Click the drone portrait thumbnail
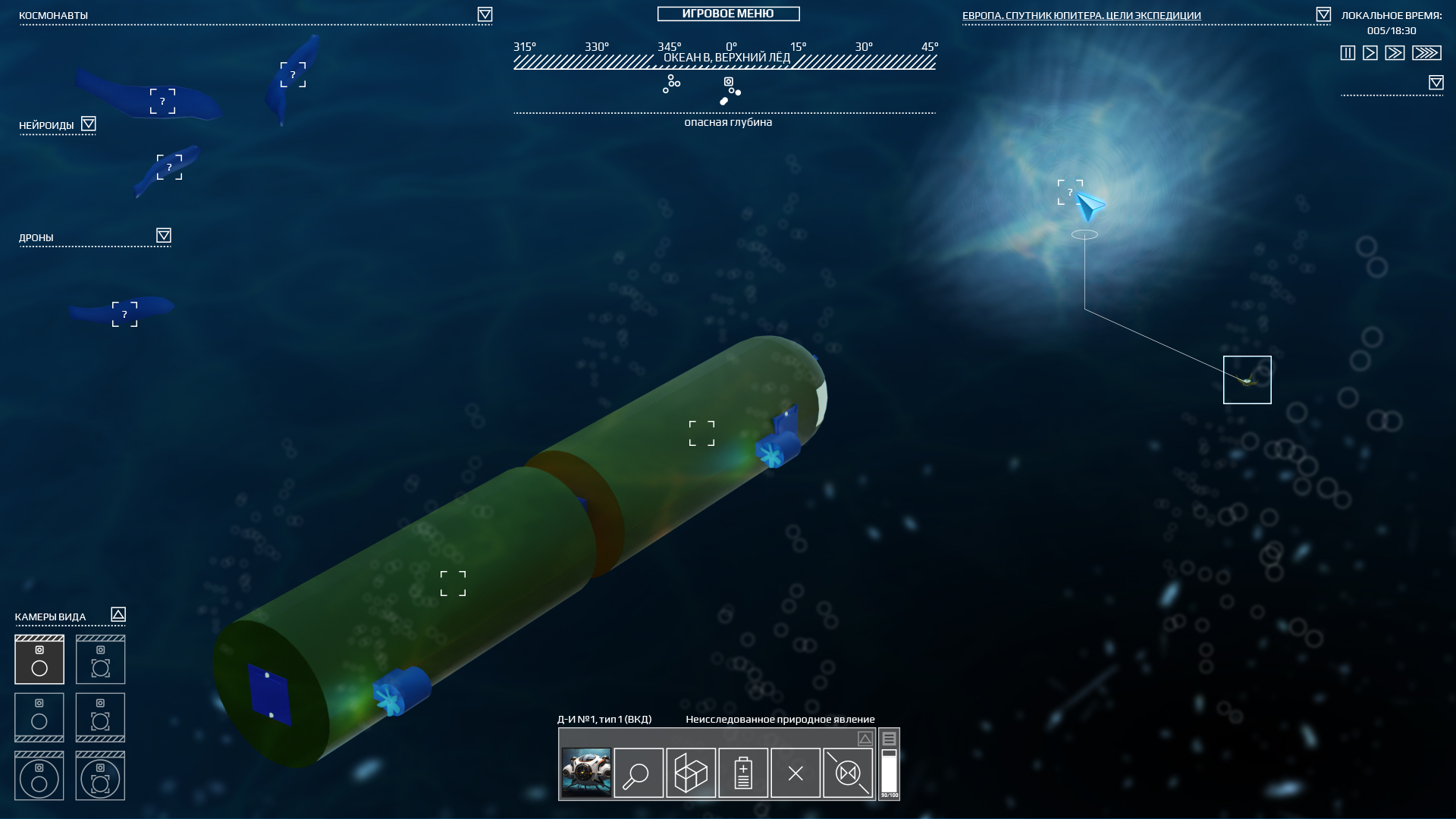The image size is (1456, 819). click(x=586, y=773)
